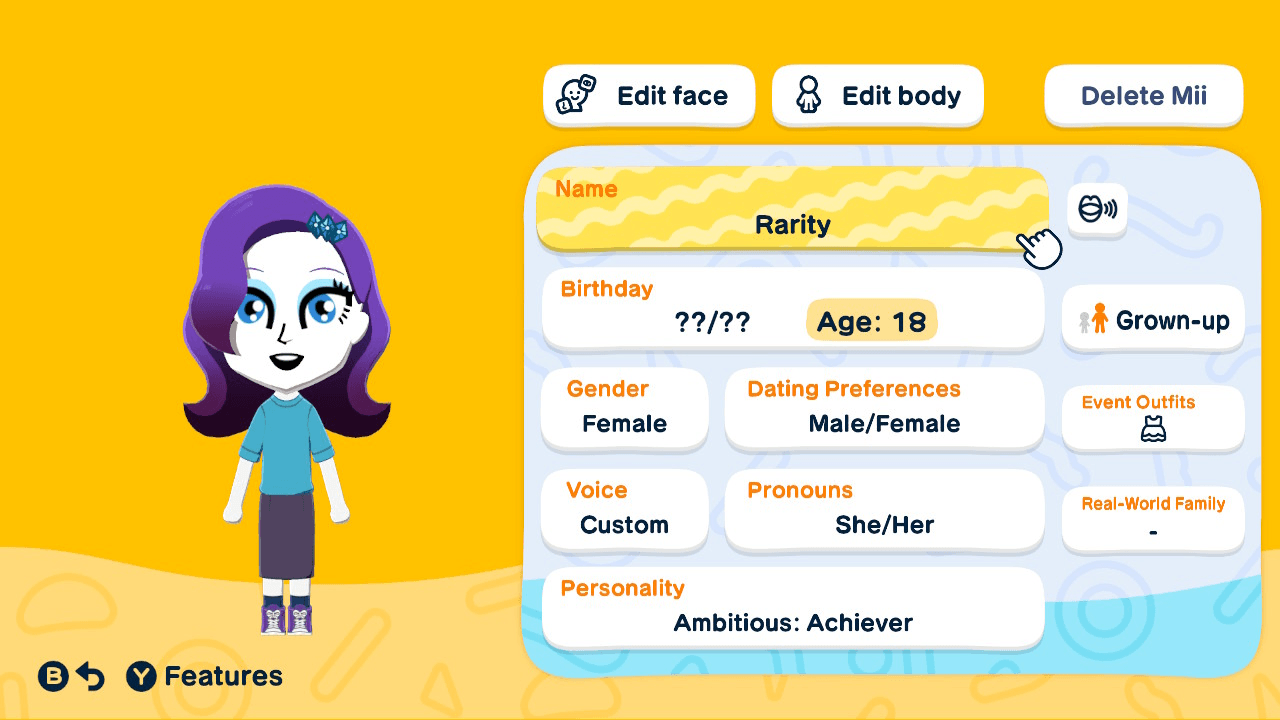
Task: Toggle the Grown-up setting
Action: pos(1152,320)
